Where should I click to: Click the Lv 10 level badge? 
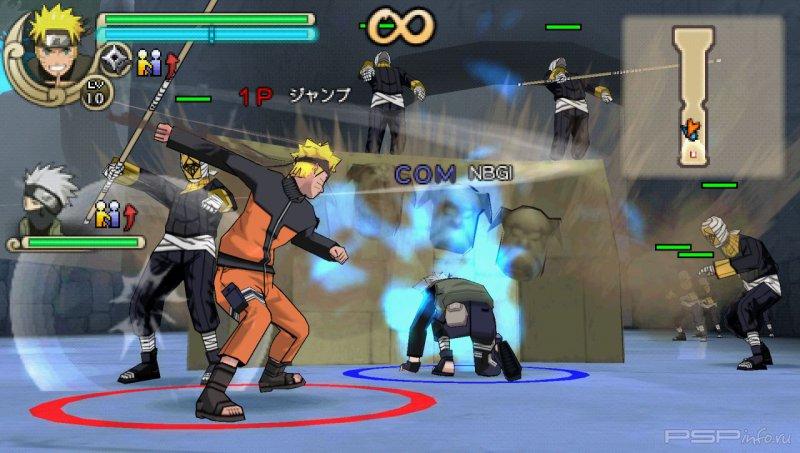tap(97, 93)
